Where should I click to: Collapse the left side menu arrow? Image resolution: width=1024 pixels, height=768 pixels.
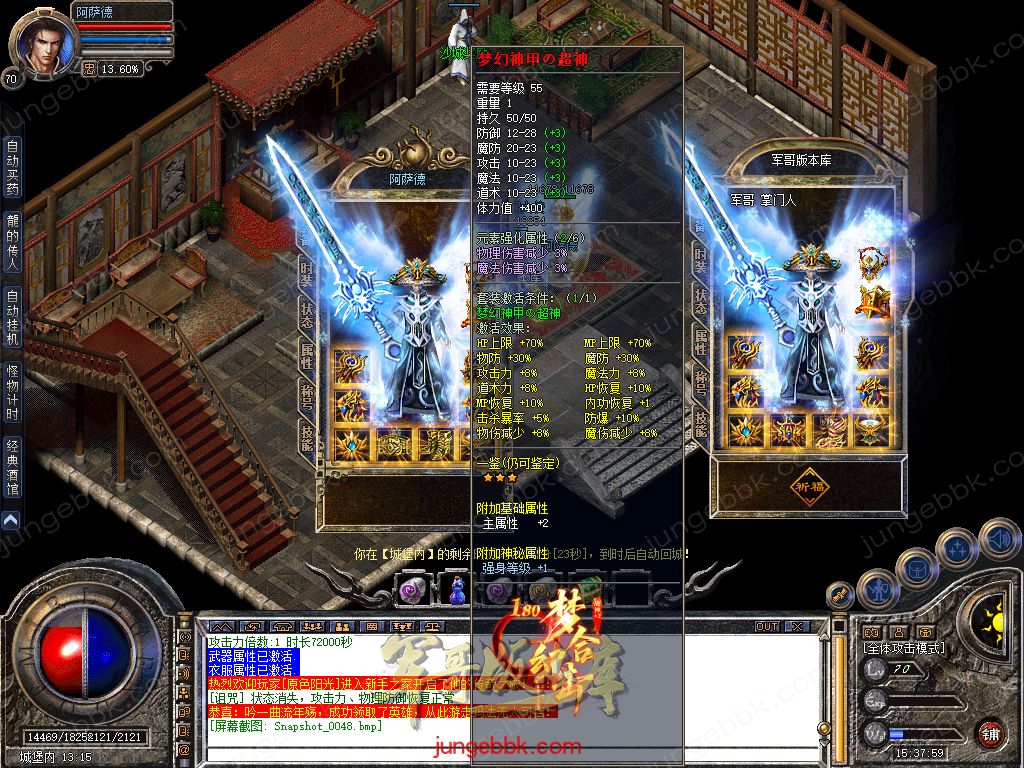[x=10, y=520]
